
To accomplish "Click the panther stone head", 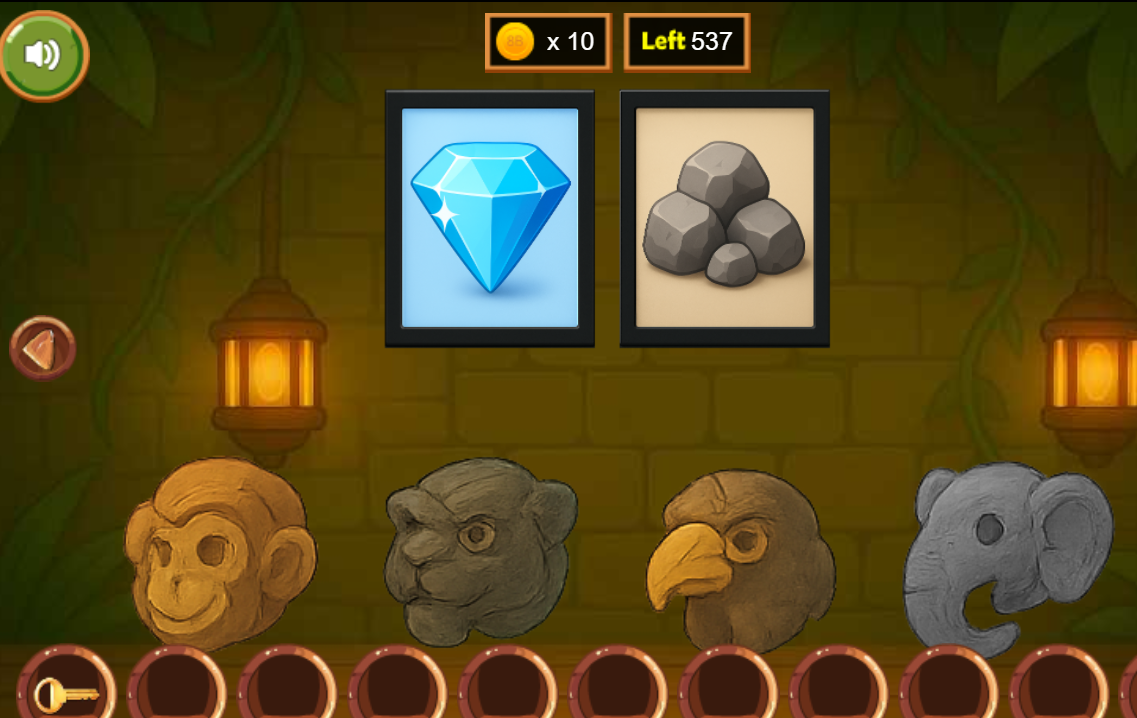I will (x=479, y=548).
